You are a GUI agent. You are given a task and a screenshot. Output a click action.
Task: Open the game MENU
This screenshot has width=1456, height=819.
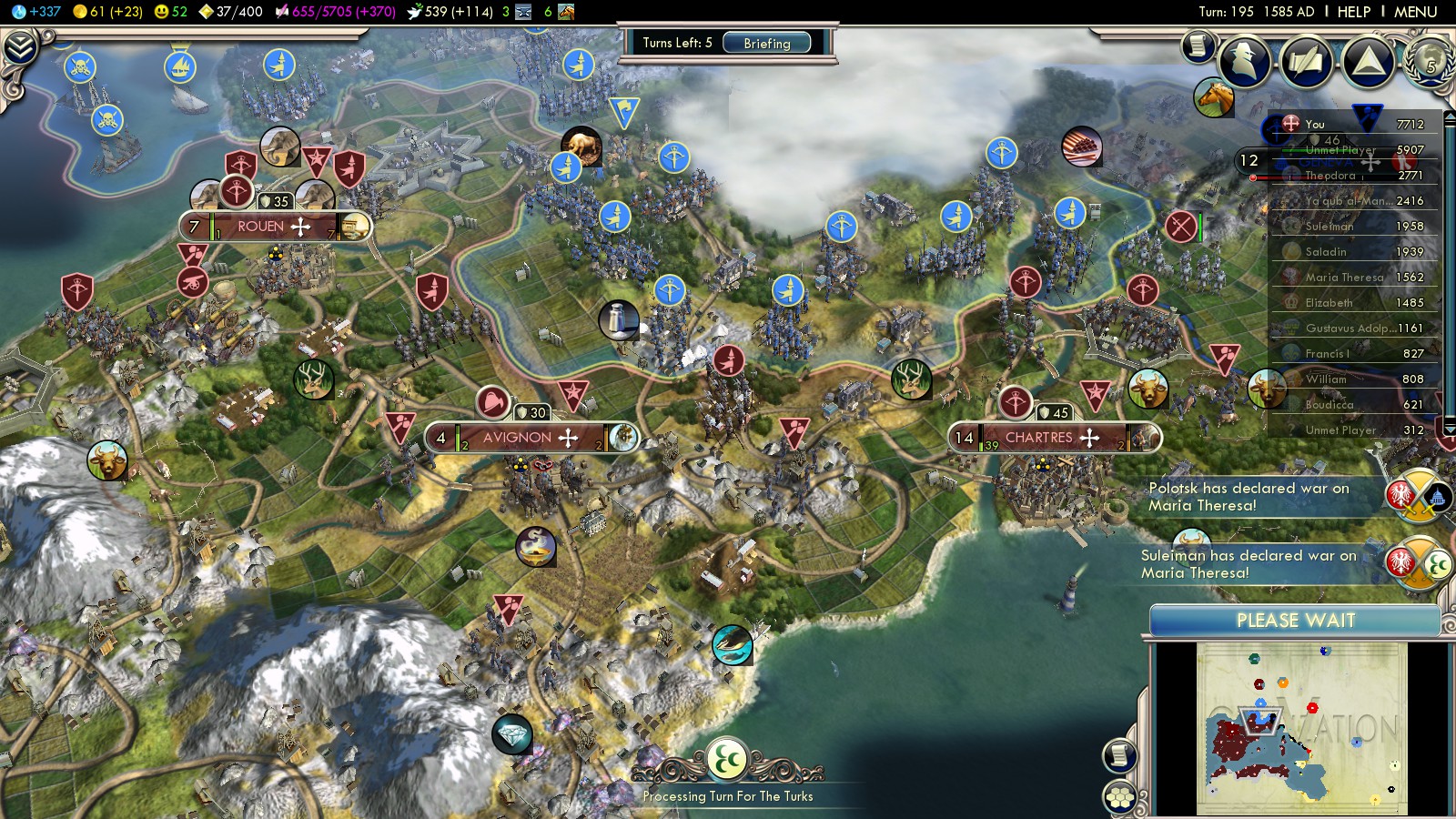tap(1415, 12)
